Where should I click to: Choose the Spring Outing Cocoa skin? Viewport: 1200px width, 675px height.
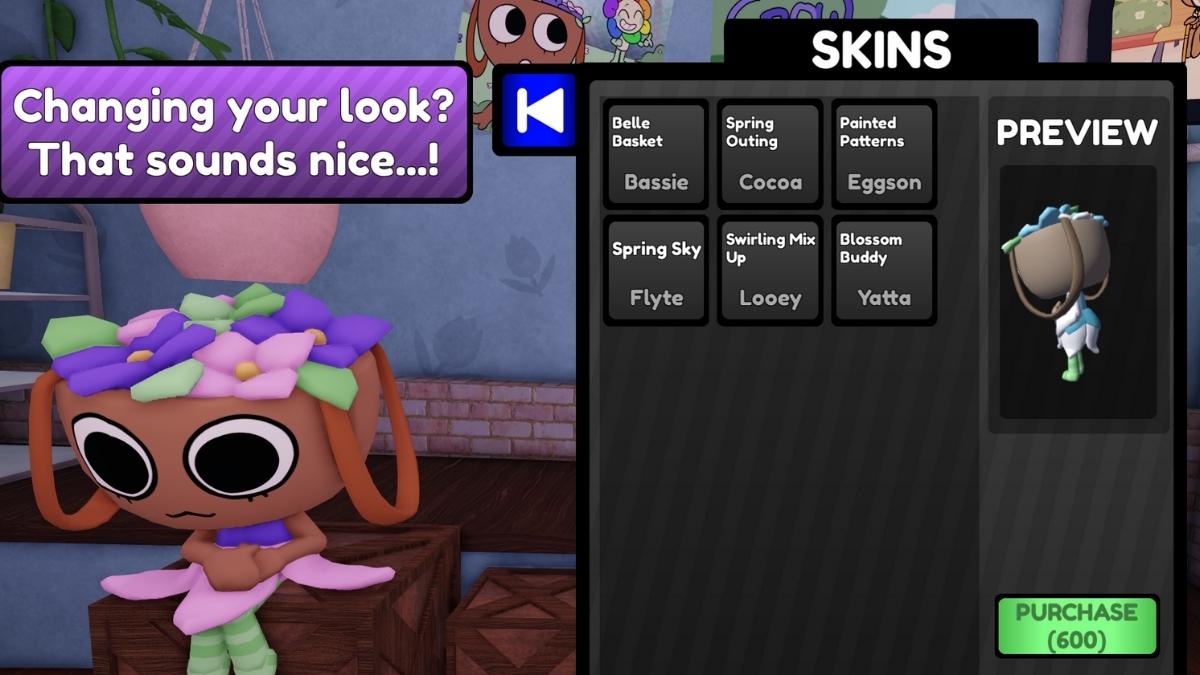[x=770, y=154]
